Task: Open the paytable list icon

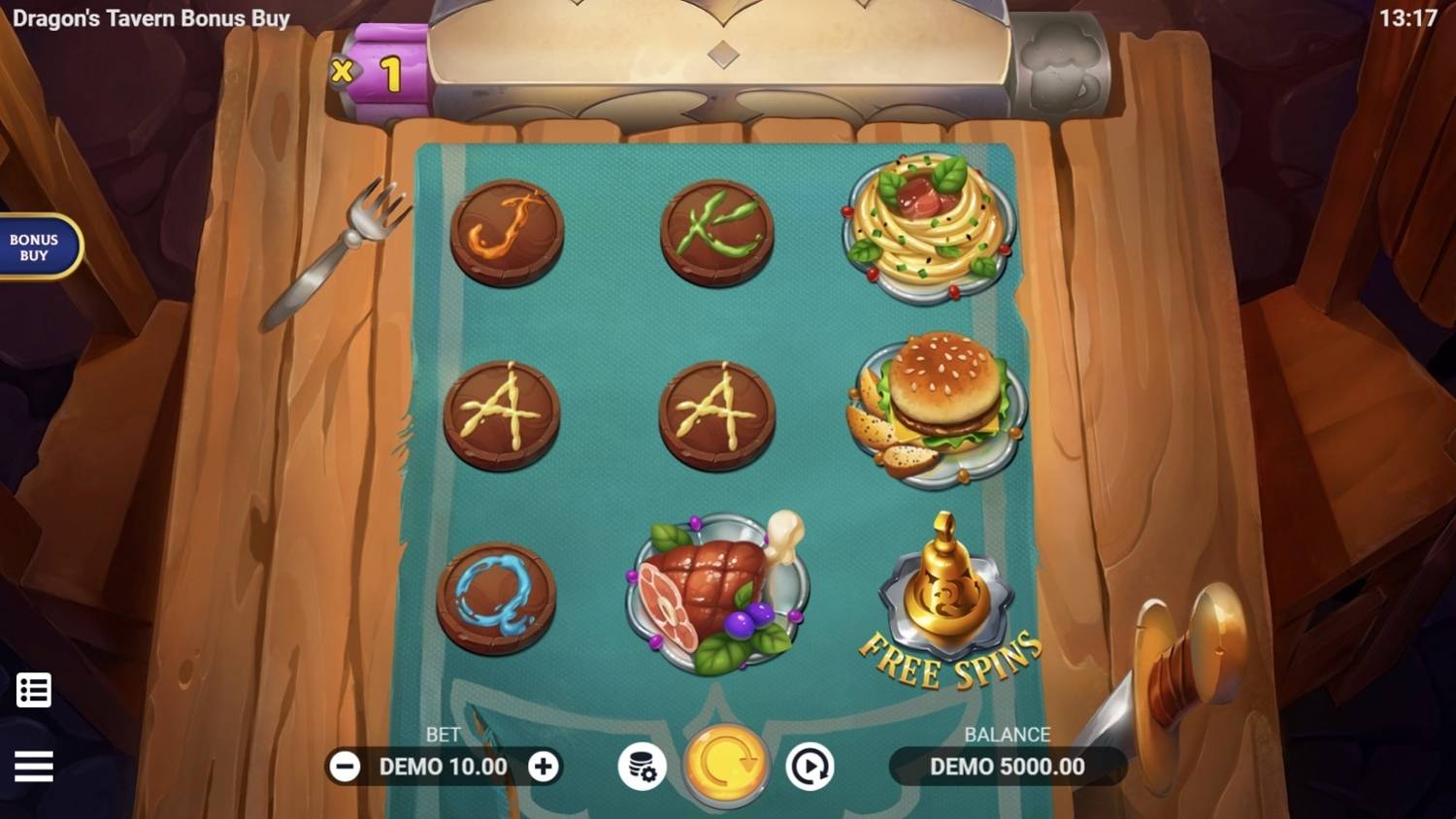Action: (35, 689)
